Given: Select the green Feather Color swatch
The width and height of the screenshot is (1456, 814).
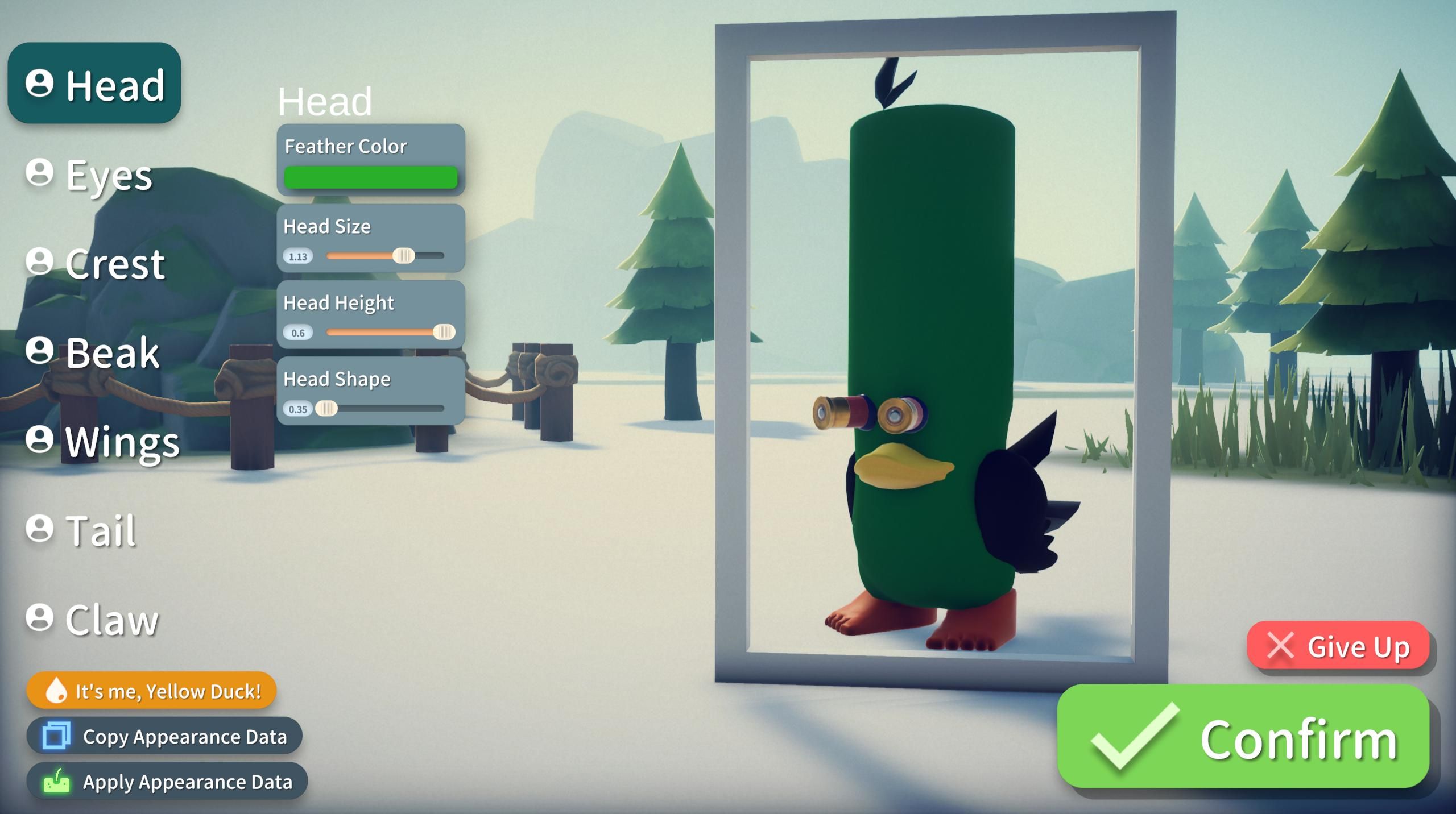Looking at the screenshot, I should click(371, 177).
